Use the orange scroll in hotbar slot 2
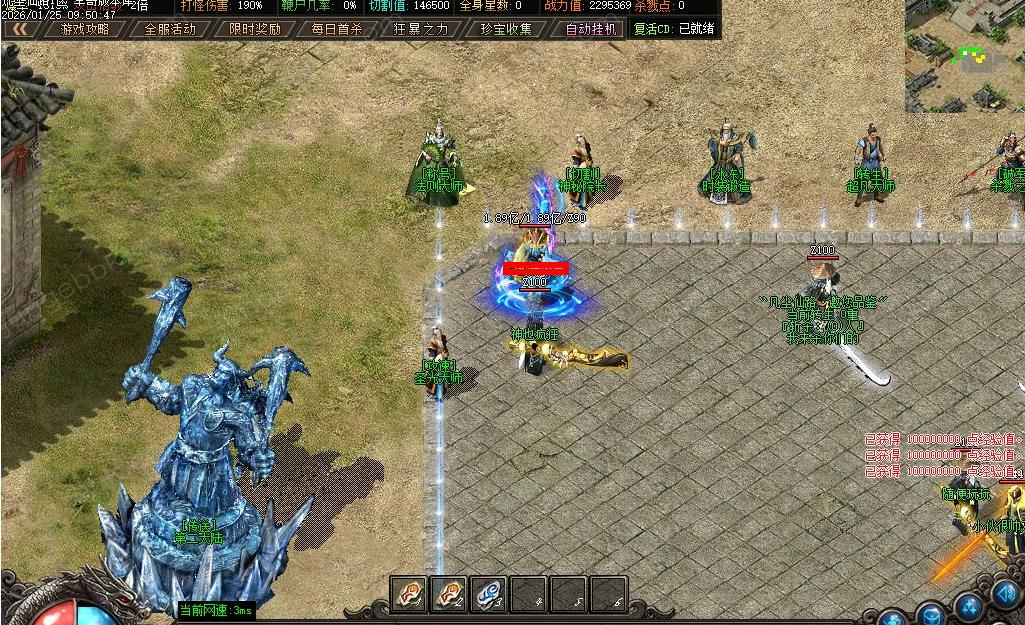The image size is (1025, 625). tap(447, 594)
